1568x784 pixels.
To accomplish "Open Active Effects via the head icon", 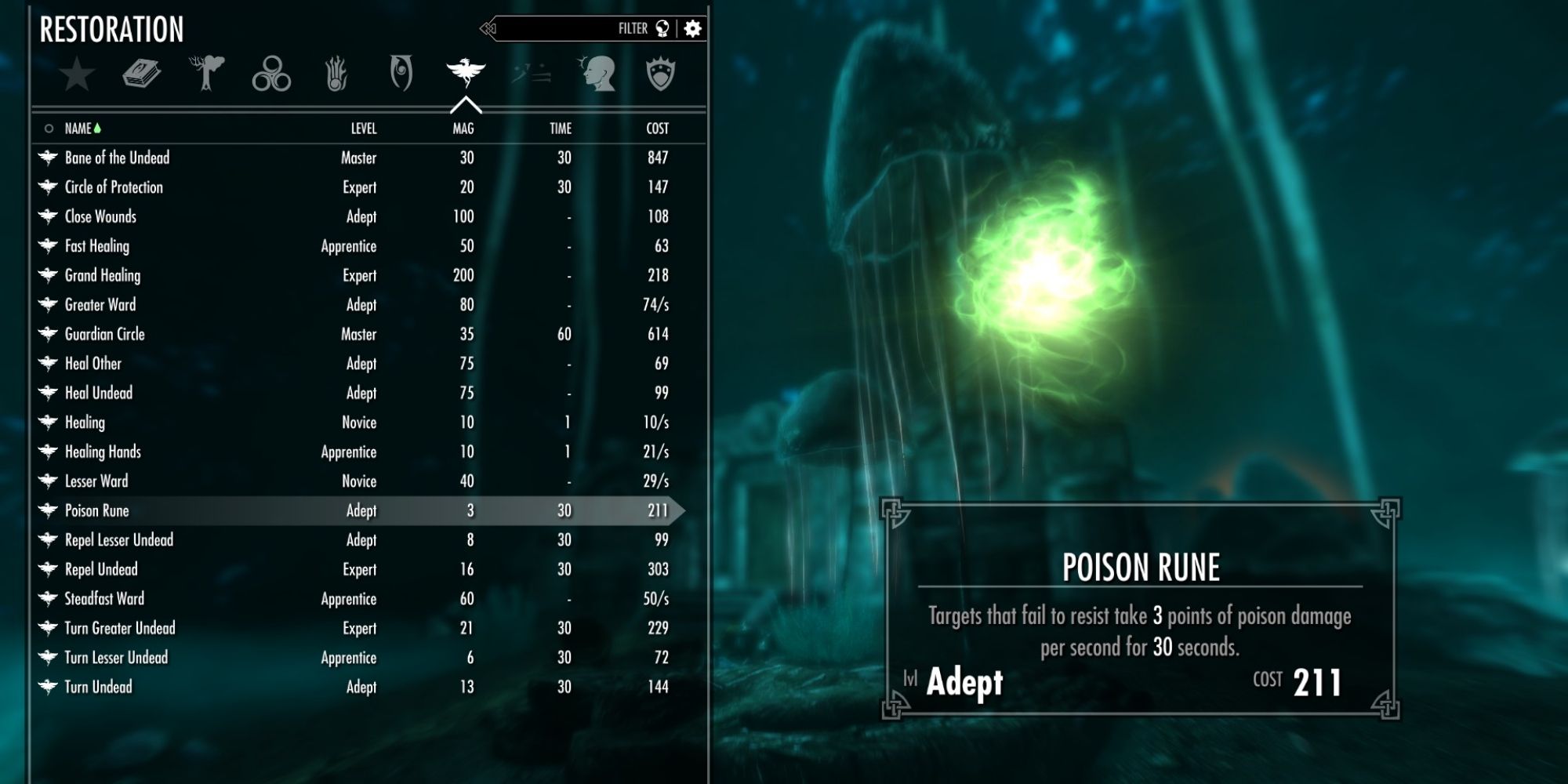I will 597,73.
